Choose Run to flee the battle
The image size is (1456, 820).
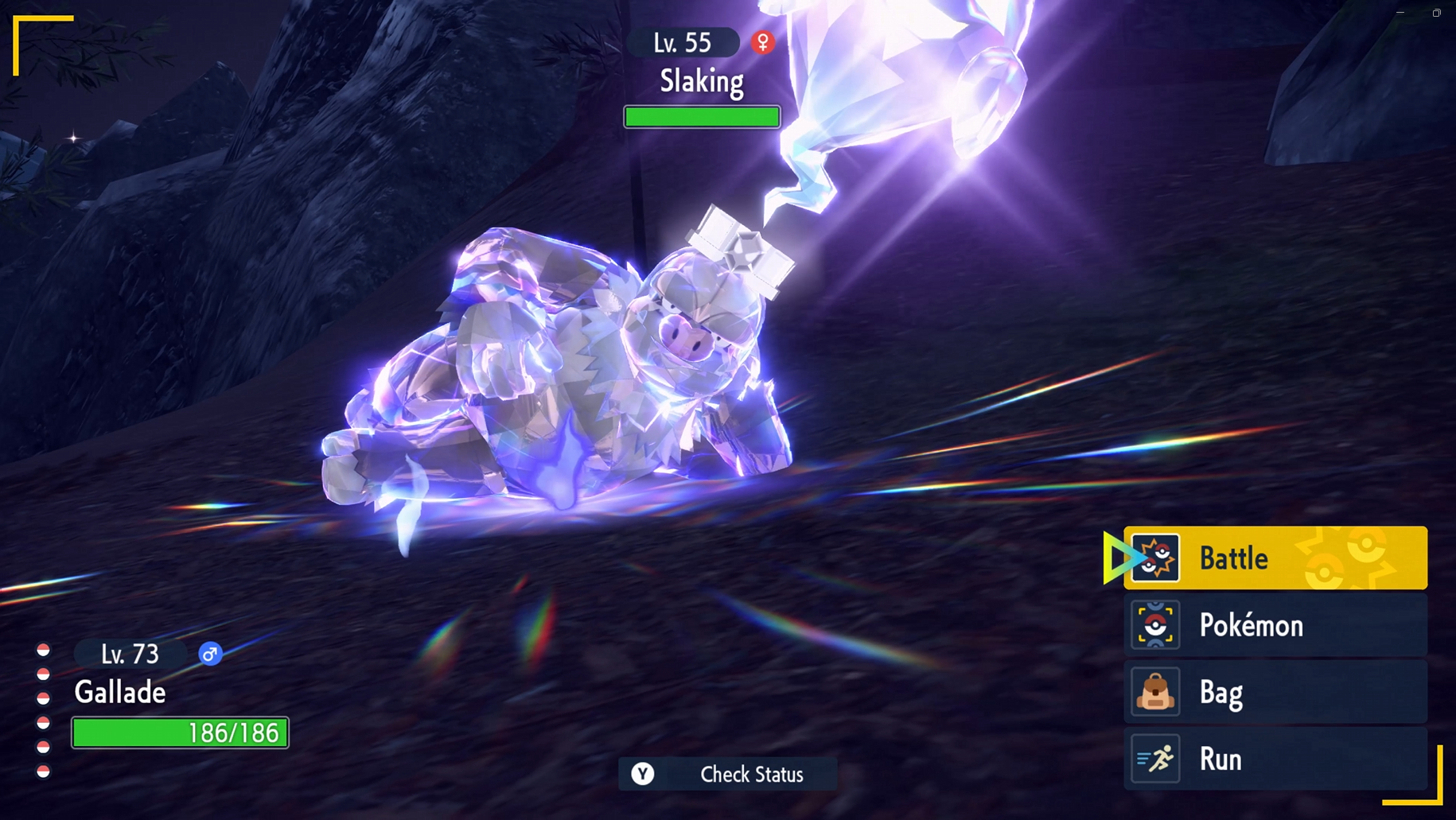click(x=1275, y=760)
